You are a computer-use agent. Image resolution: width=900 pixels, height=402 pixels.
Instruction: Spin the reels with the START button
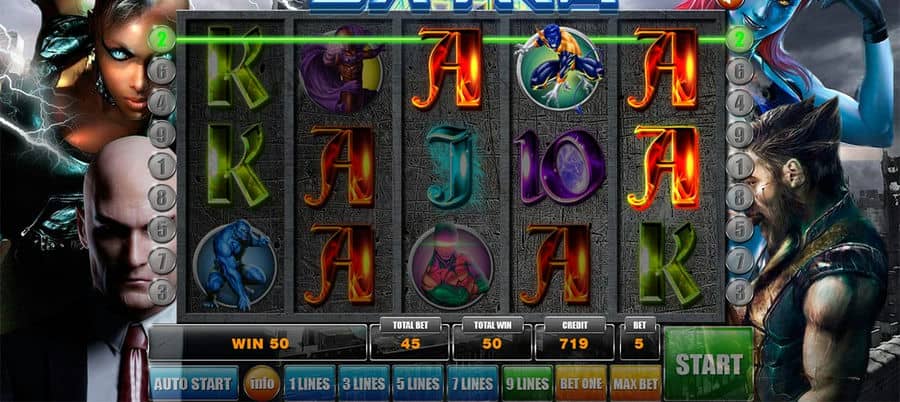pos(708,363)
